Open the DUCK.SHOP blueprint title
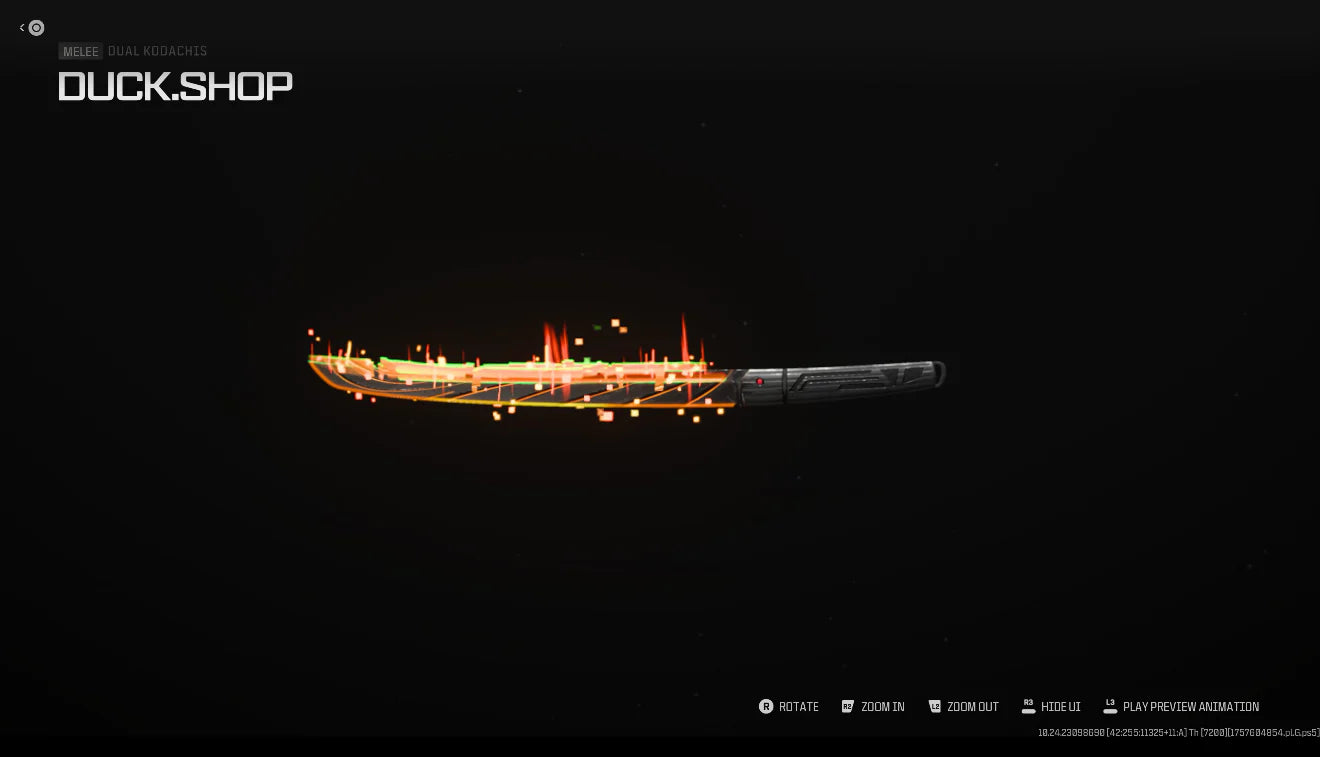Viewport: 1320px width, 757px height. click(x=175, y=88)
